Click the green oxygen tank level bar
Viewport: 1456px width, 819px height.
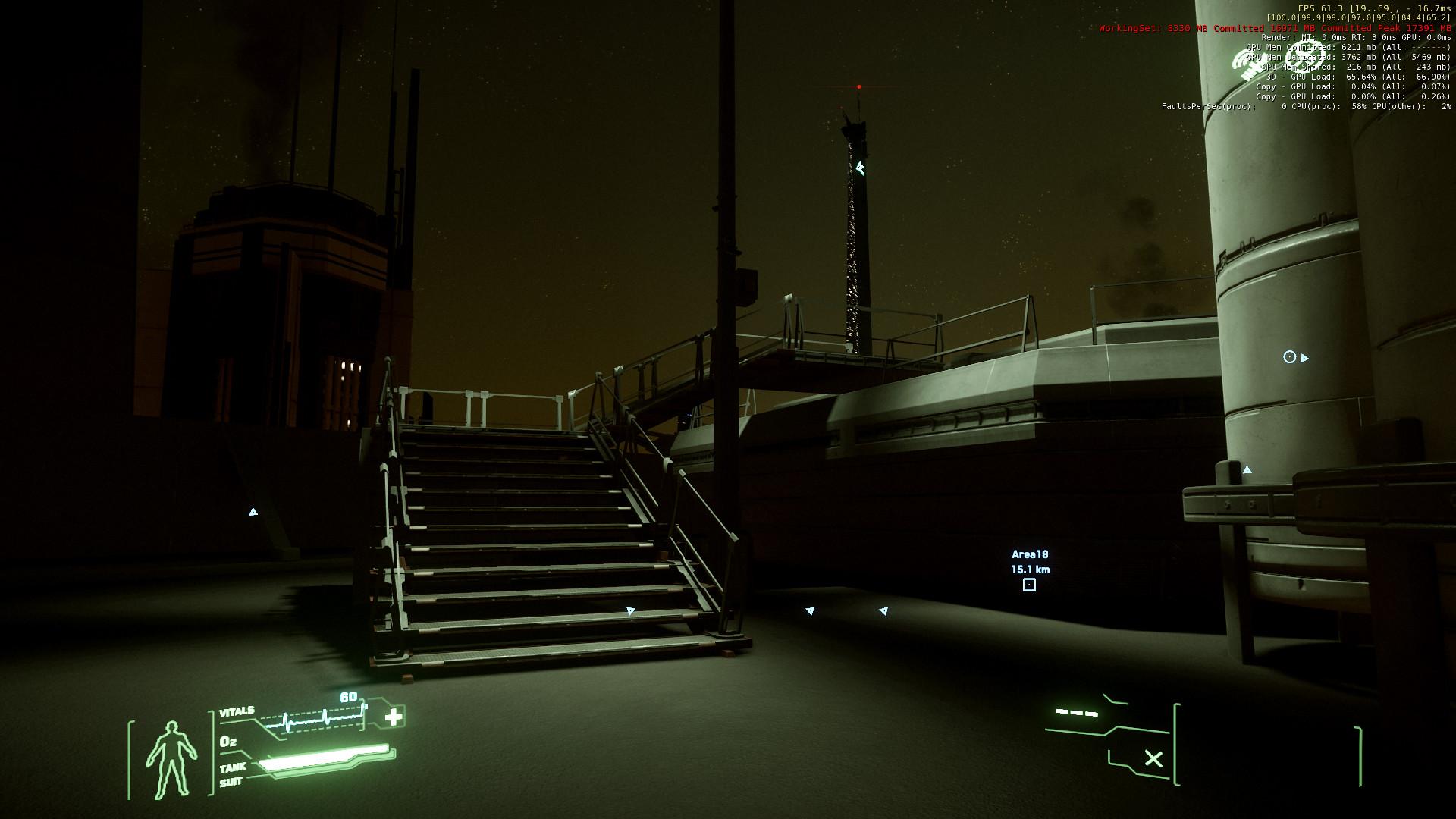322,758
